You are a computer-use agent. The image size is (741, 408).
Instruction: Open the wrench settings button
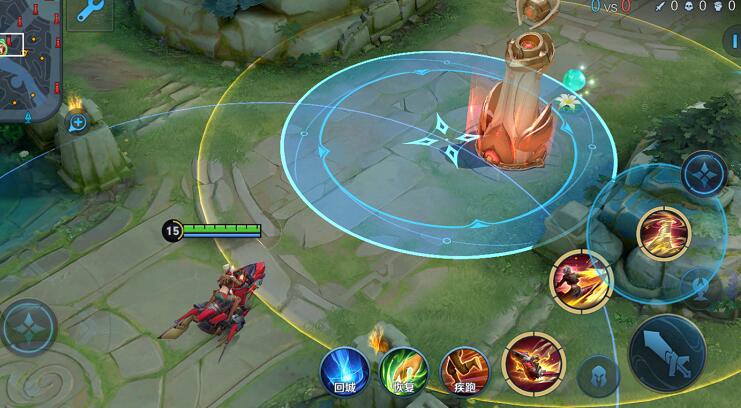coord(91,12)
